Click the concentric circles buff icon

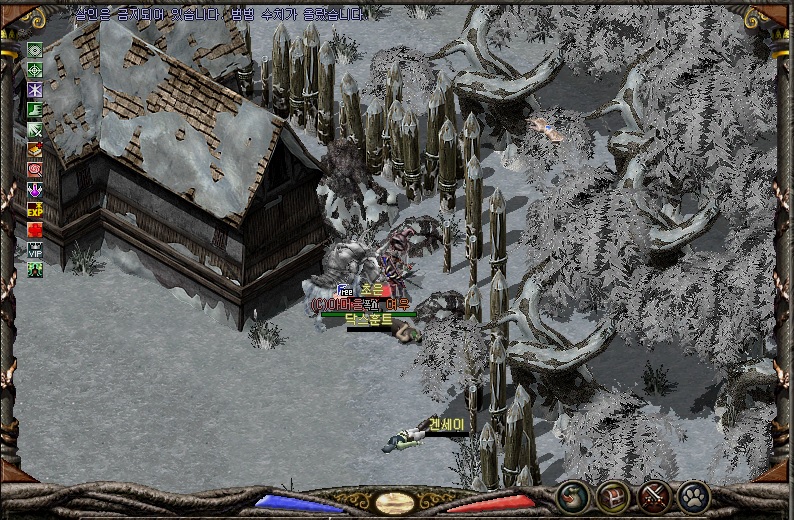(35, 50)
